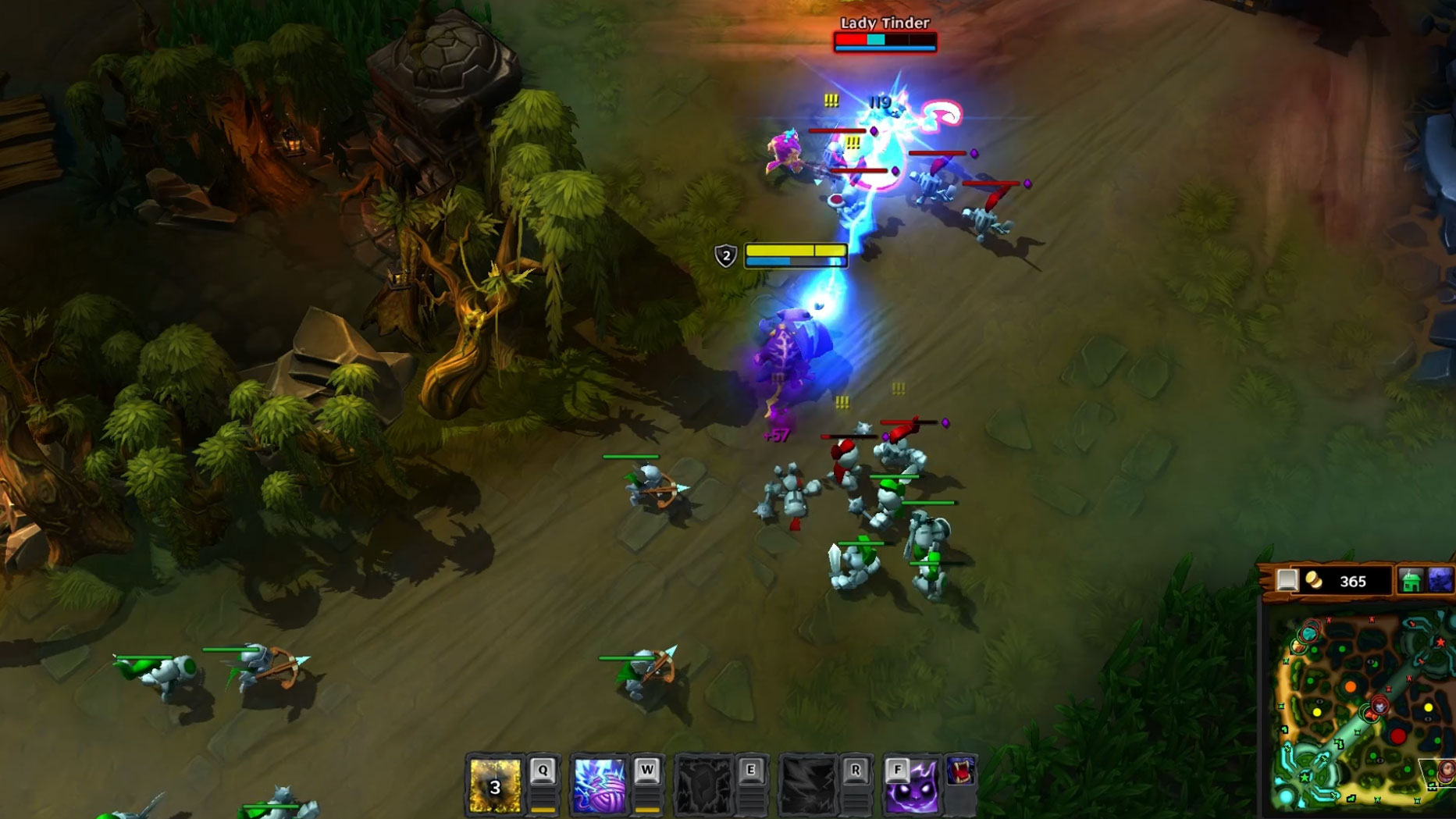
Task: Click the fanged mouth icon beside F
Action: (x=961, y=771)
